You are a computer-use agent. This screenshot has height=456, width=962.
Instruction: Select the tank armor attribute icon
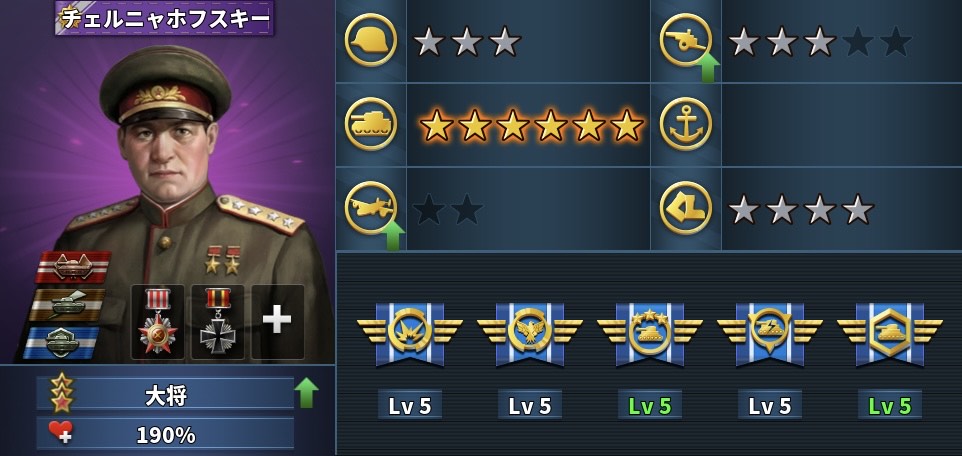(x=370, y=124)
